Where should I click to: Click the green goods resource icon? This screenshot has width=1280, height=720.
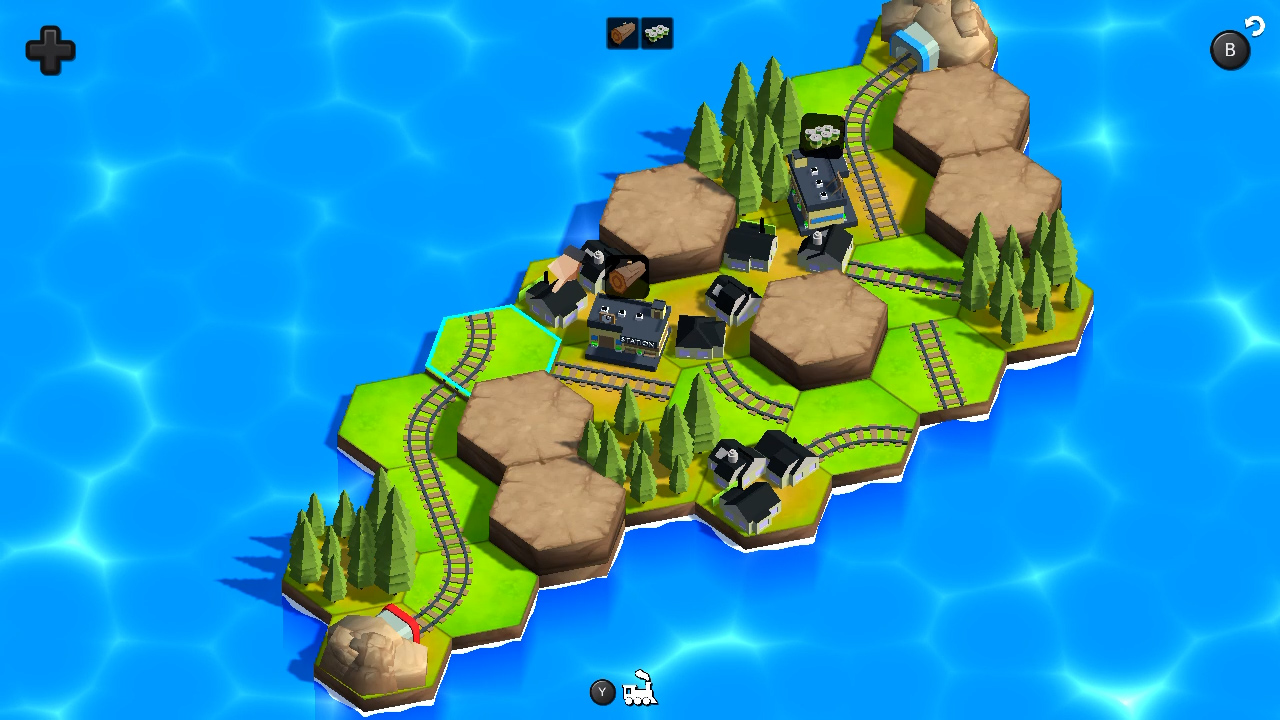click(656, 33)
